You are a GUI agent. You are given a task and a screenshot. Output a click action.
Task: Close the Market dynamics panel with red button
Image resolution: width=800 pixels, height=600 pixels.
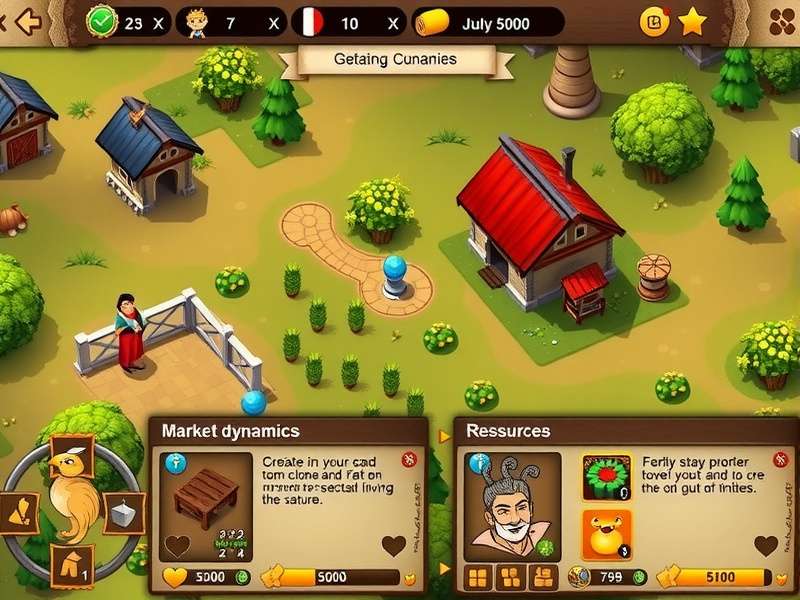(x=408, y=459)
